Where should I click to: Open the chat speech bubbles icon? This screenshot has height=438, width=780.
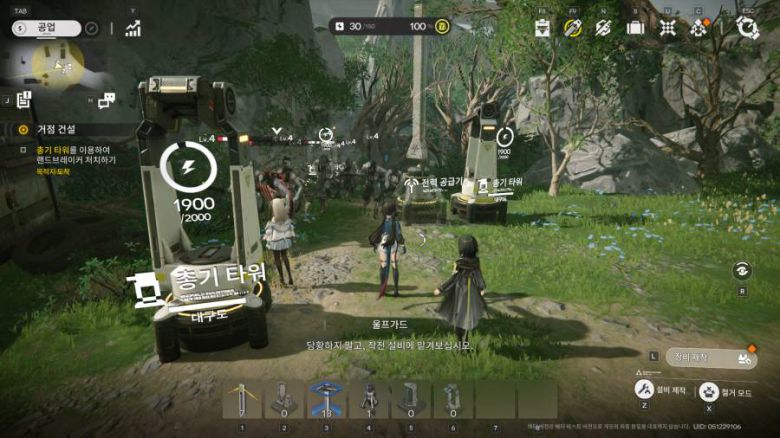[106, 99]
